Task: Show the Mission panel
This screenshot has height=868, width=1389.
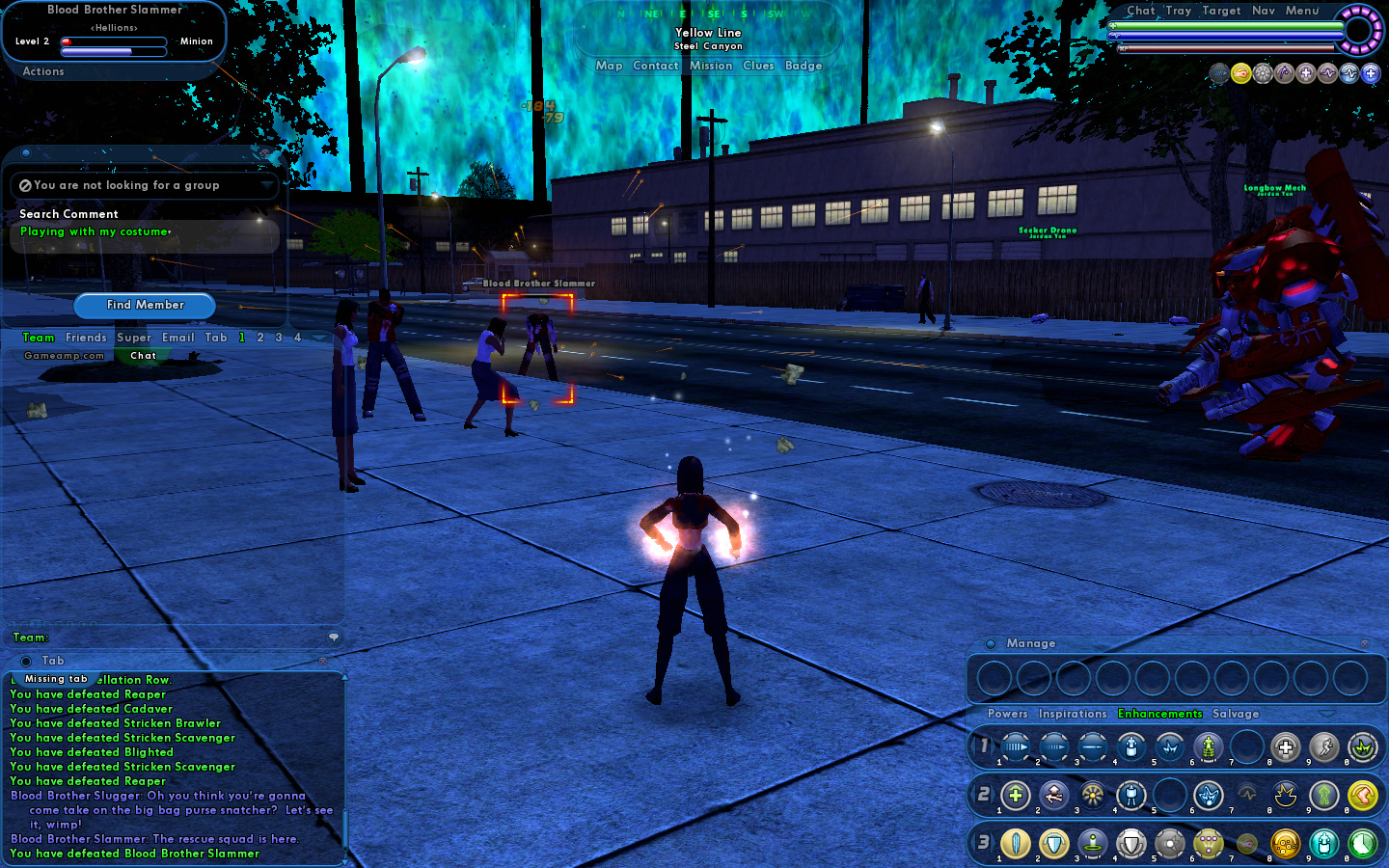Action: point(711,66)
